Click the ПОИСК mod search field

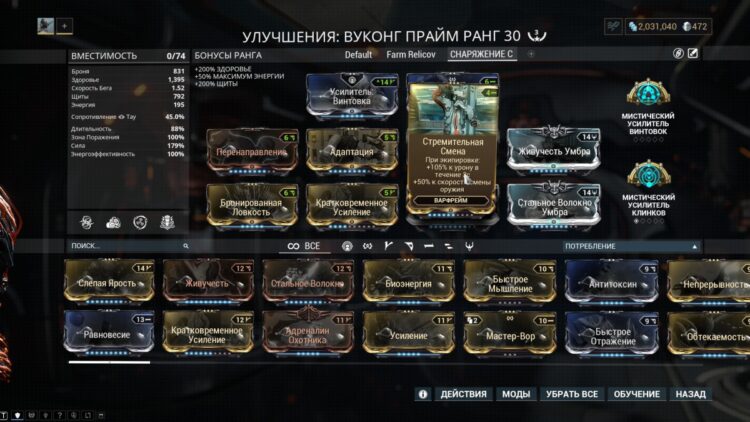pos(125,245)
